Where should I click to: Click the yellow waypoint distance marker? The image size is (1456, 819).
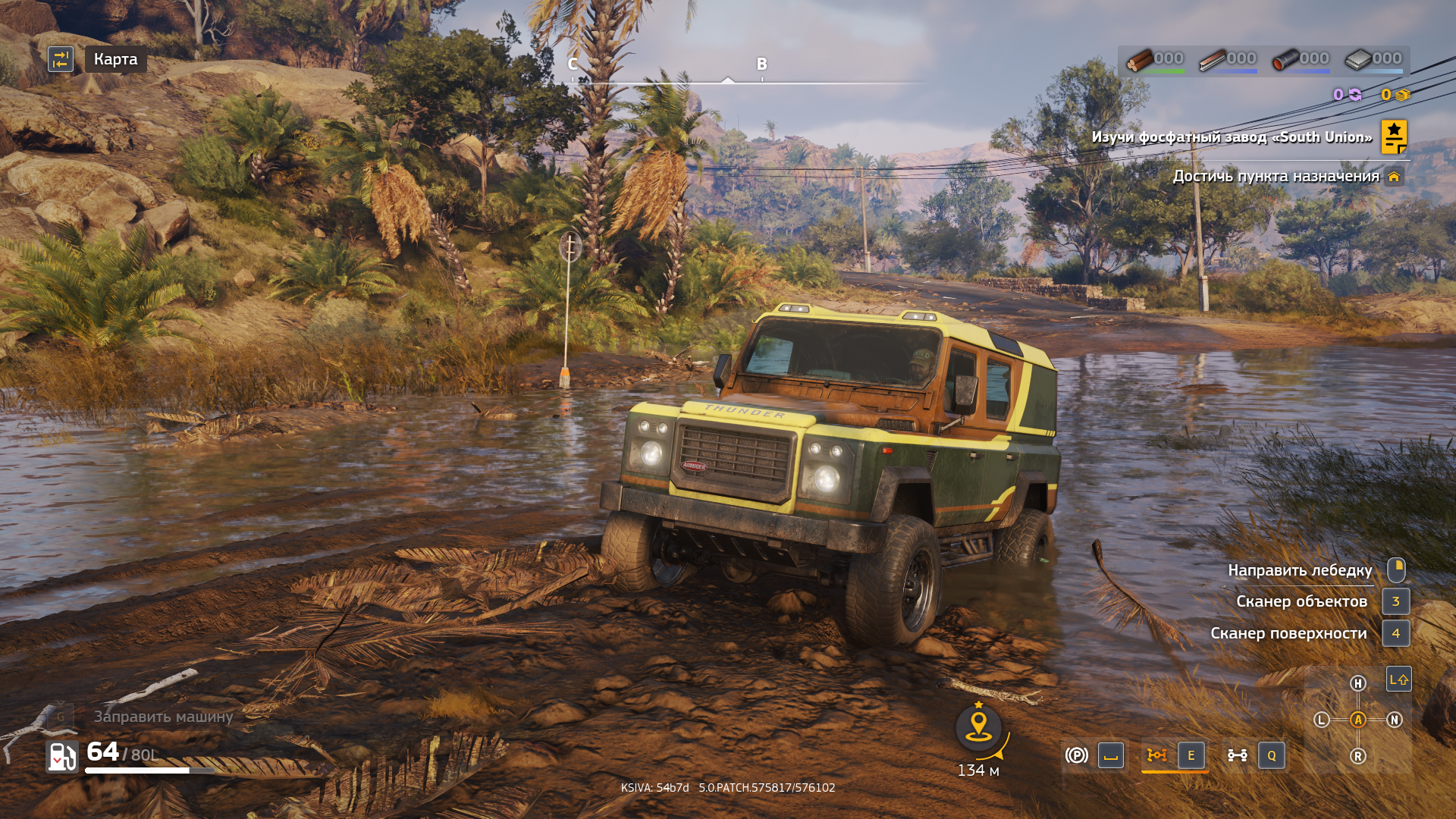coord(978,726)
